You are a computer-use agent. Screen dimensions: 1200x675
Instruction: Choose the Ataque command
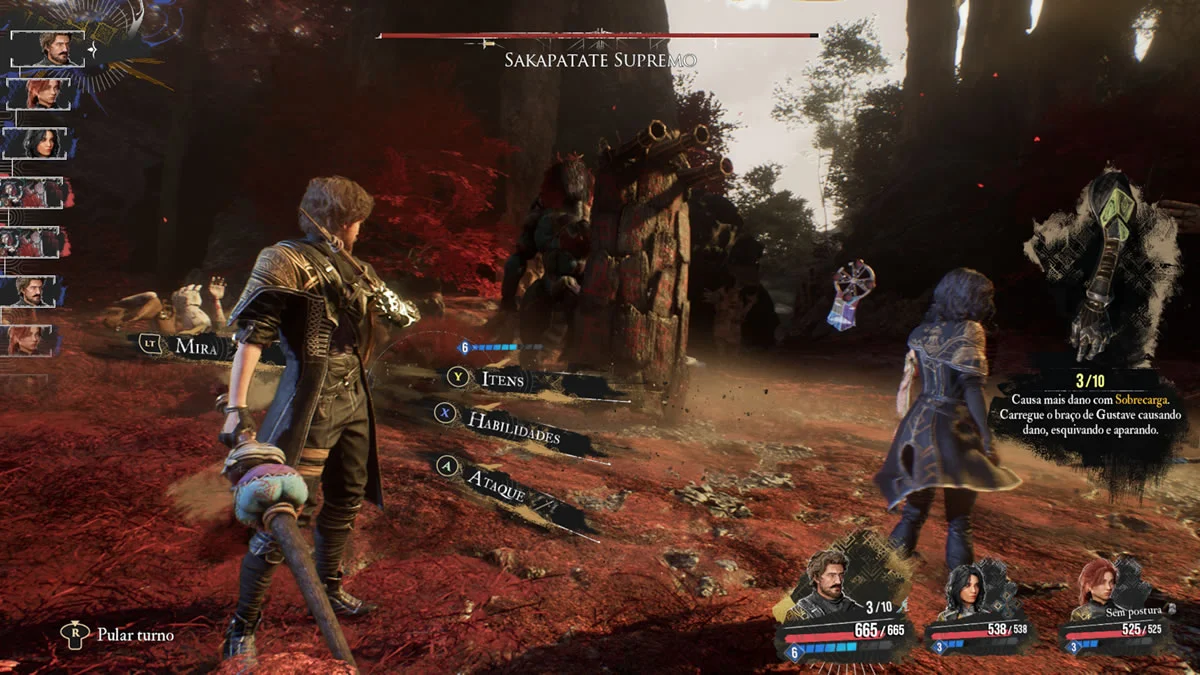coord(497,481)
